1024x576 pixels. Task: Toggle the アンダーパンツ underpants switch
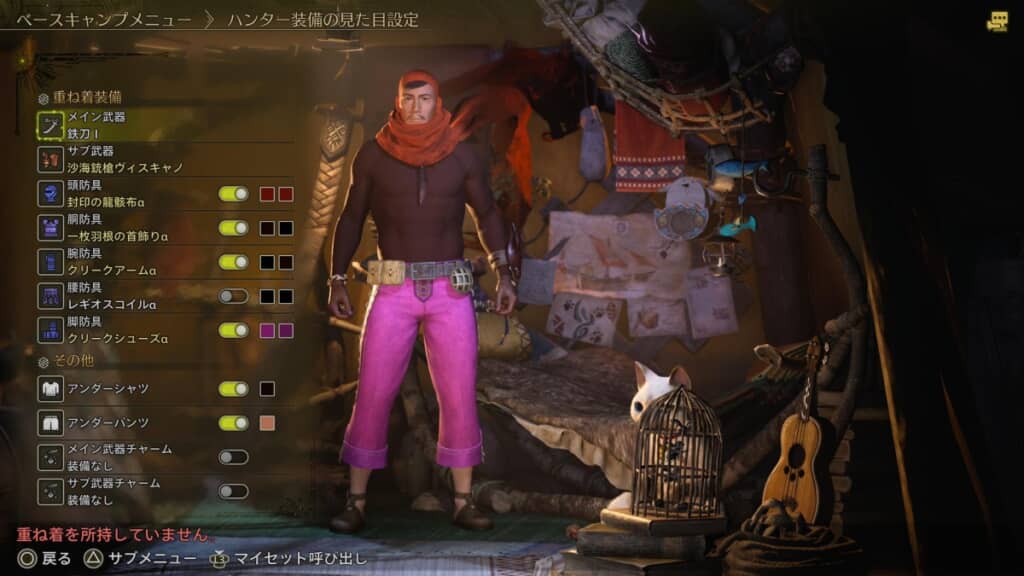point(233,423)
